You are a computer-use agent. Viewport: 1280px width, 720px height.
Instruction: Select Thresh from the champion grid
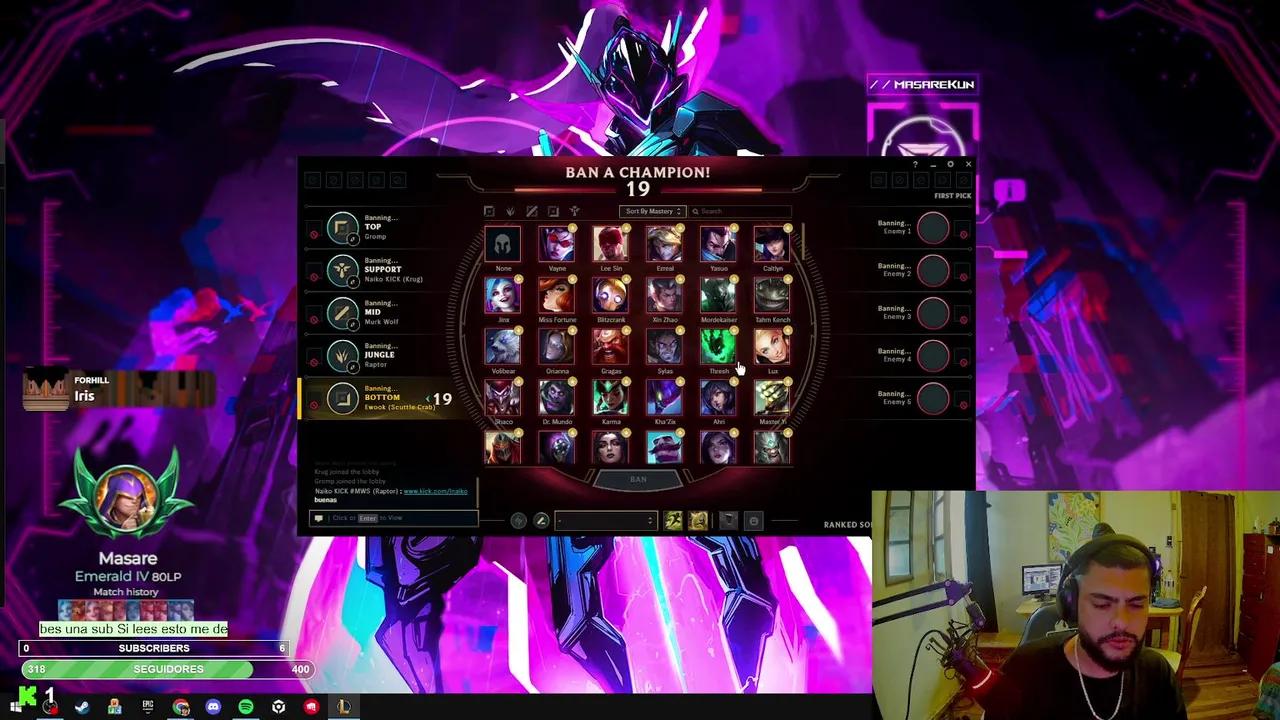tap(719, 347)
